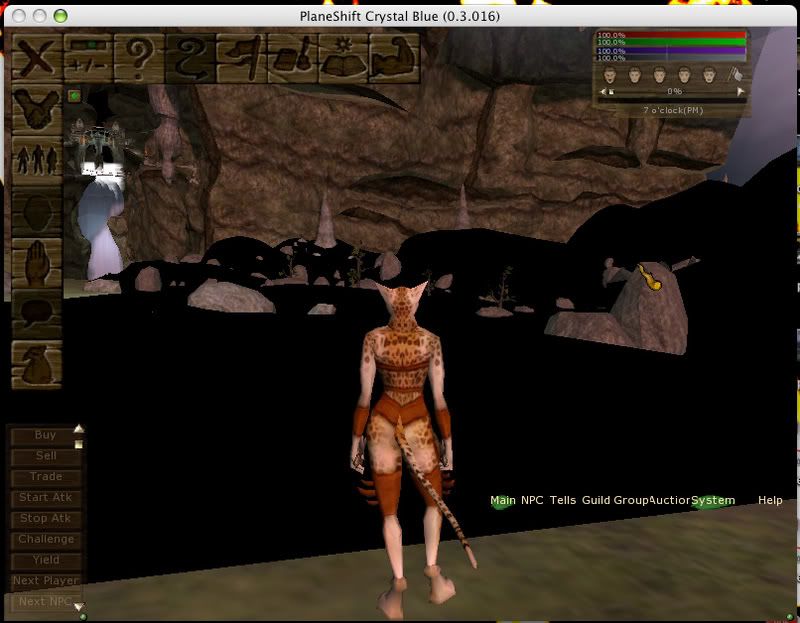Choose the Start Atk button

[45, 497]
